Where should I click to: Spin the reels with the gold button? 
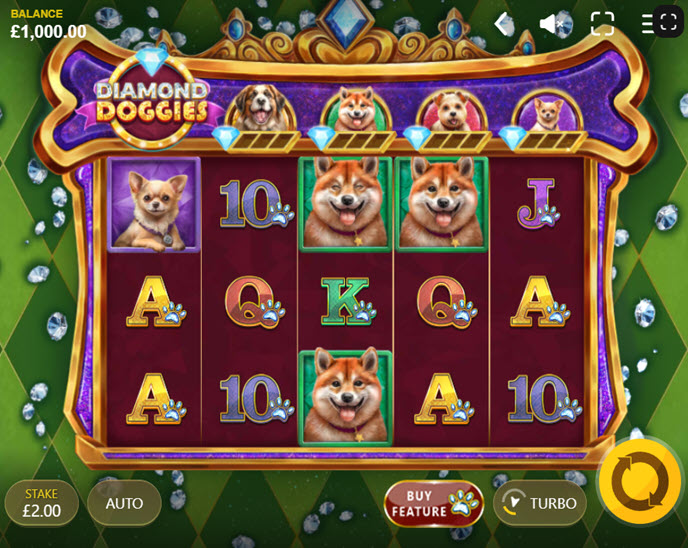click(x=639, y=481)
